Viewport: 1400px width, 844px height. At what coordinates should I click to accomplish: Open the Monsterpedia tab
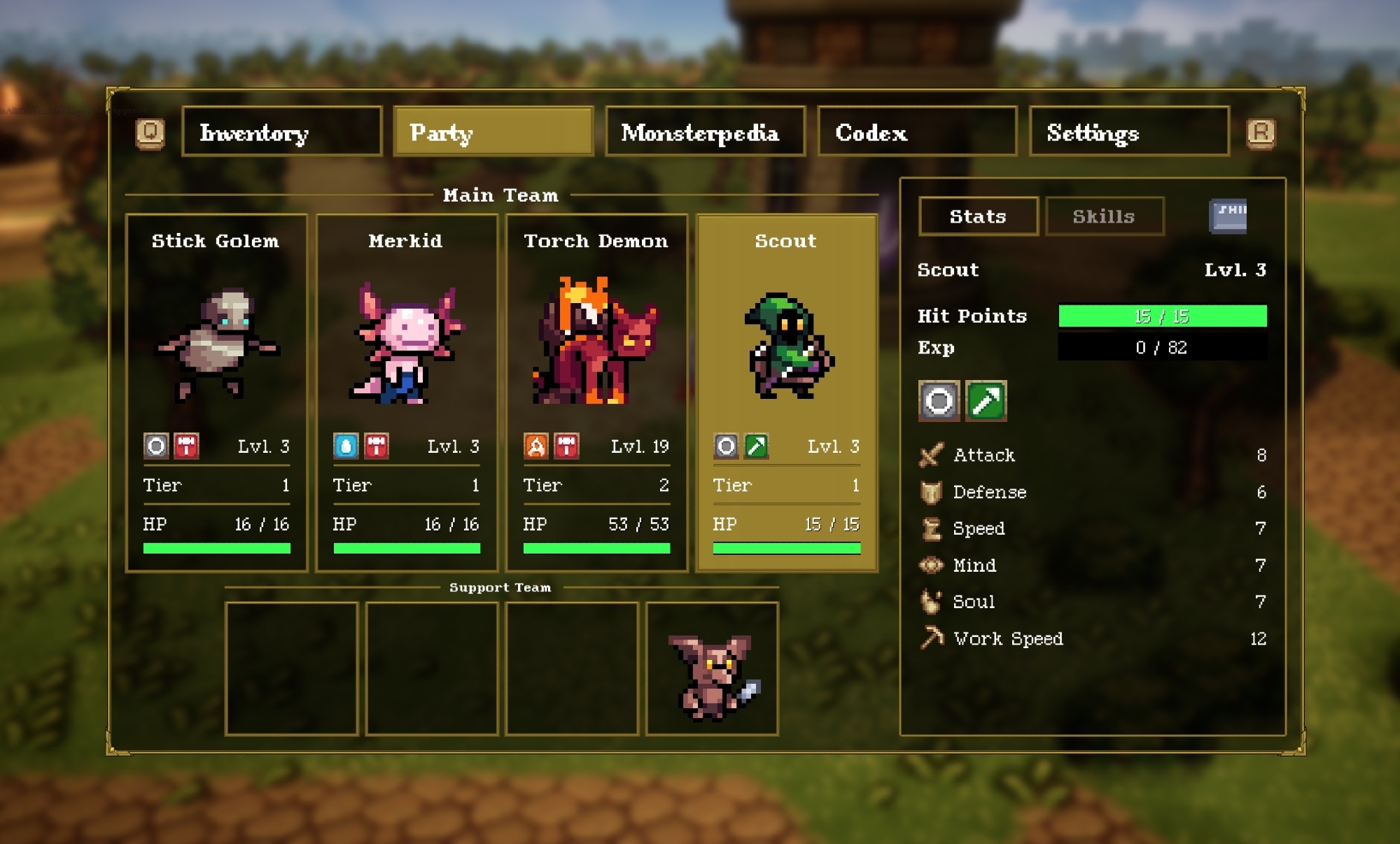(705, 132)
